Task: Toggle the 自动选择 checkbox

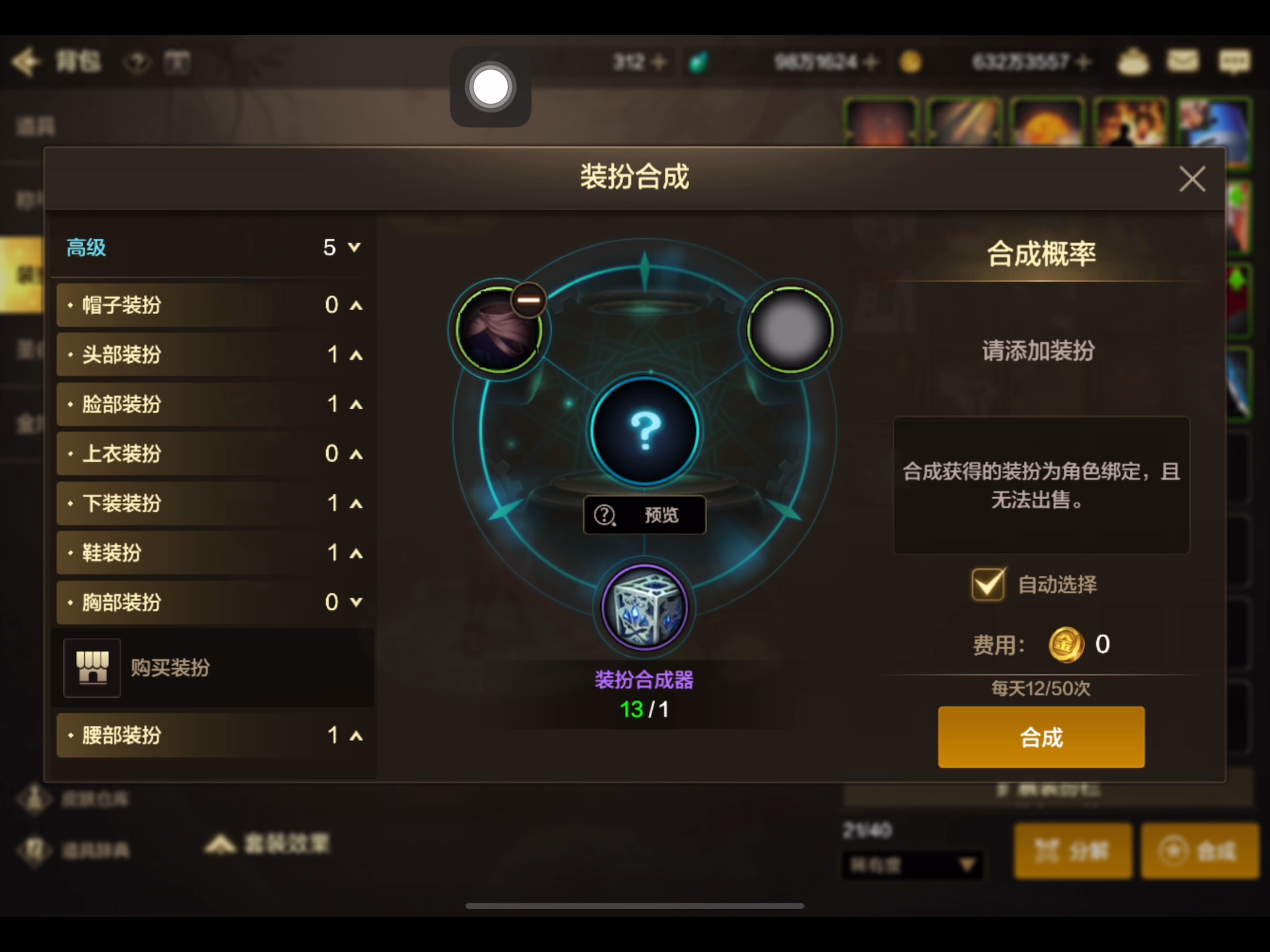Action: [x=988, y=584]
